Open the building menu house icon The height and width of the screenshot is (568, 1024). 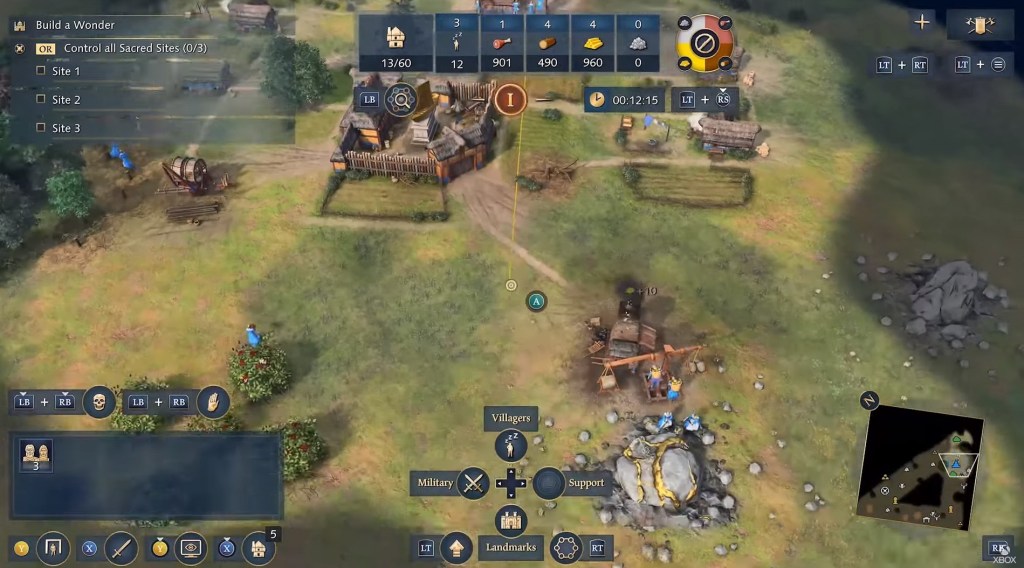click(258, 548)
